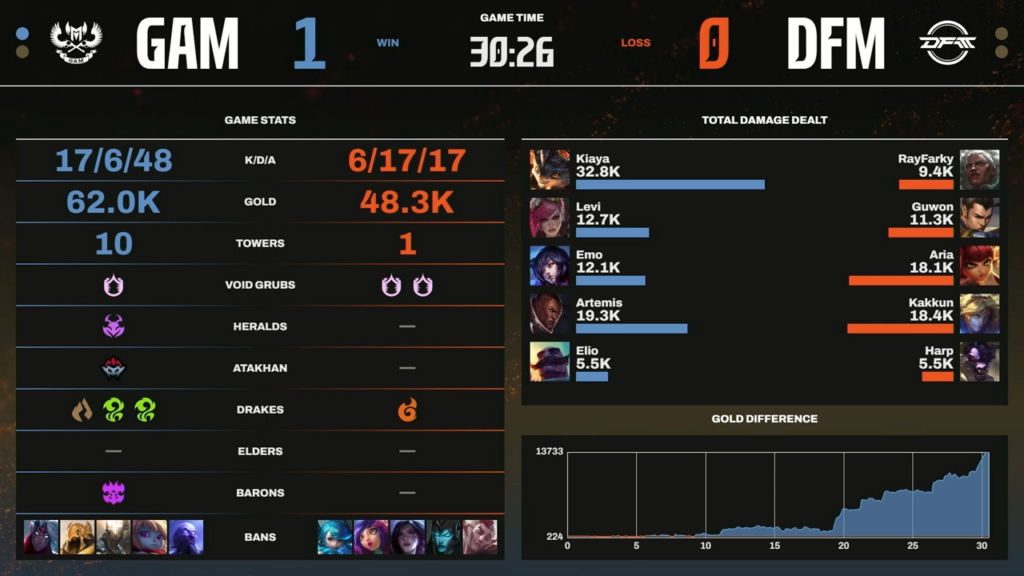The width and height of the screenshot is (1024, 576).
Task: Select Kakkun's champion portrait
Action: coord(979,314)
